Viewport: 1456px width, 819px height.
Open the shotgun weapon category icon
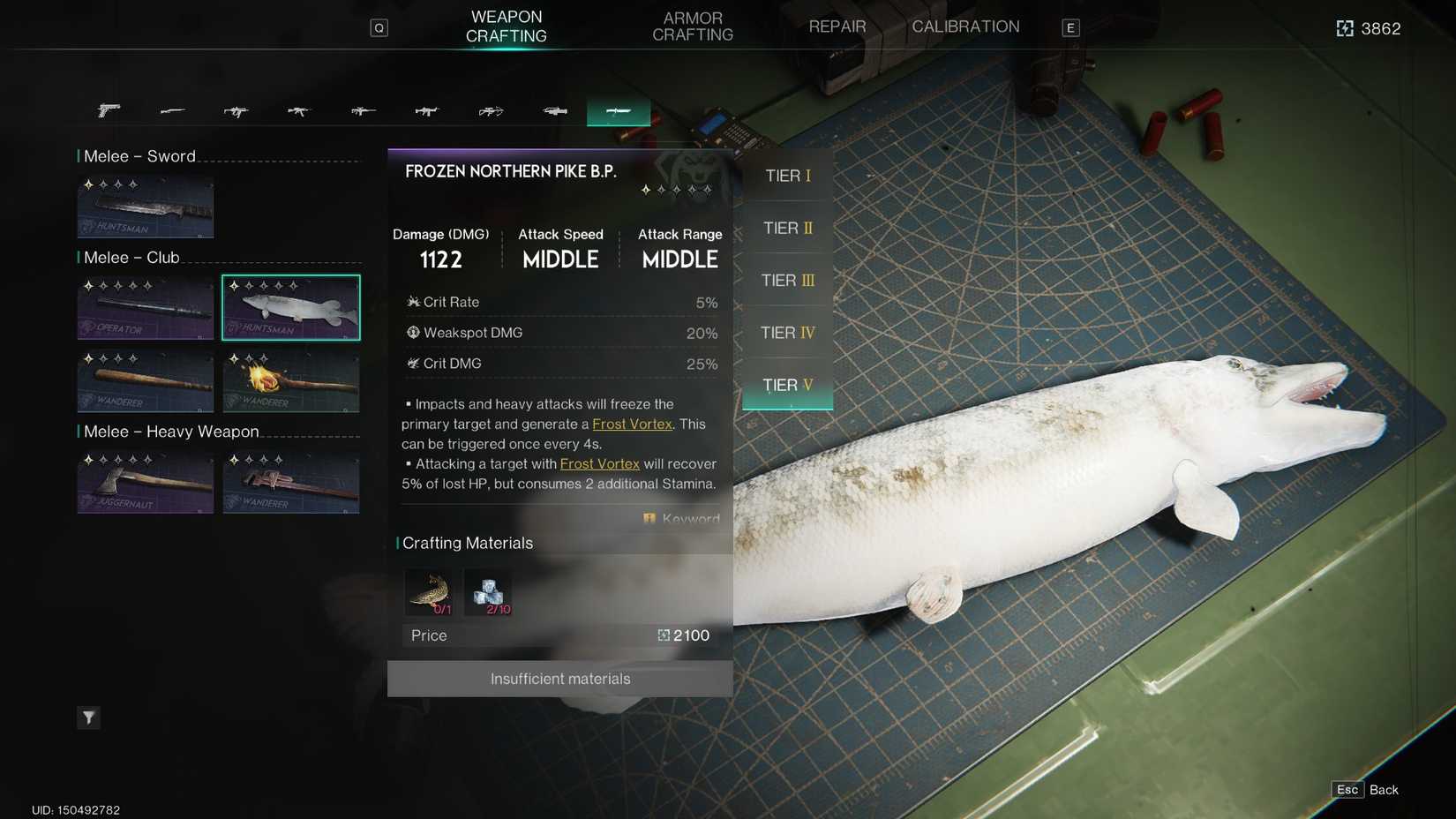click(x=172, y=111)
